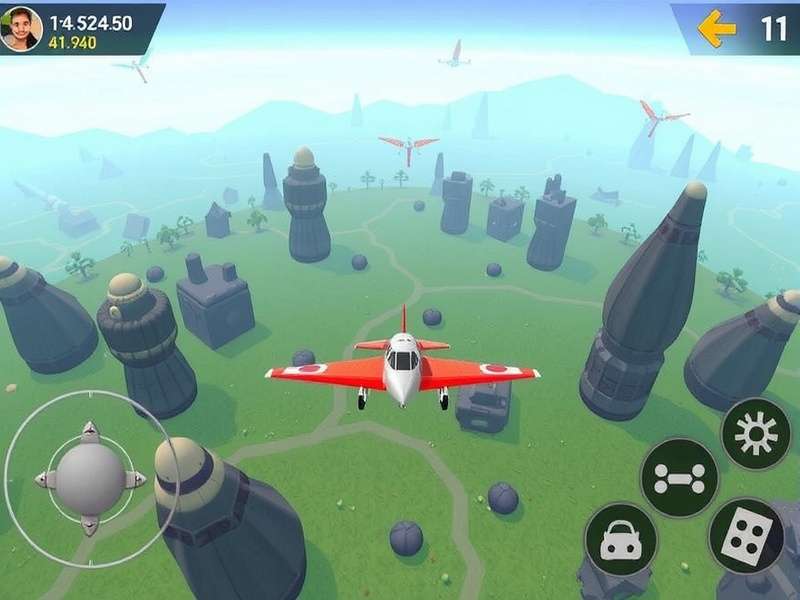Image resolution: width=800 pixels, height=600 pixels.
Task: Tap the sun-gear icon button
Action: pyautogui.click(x=756, y=433)
